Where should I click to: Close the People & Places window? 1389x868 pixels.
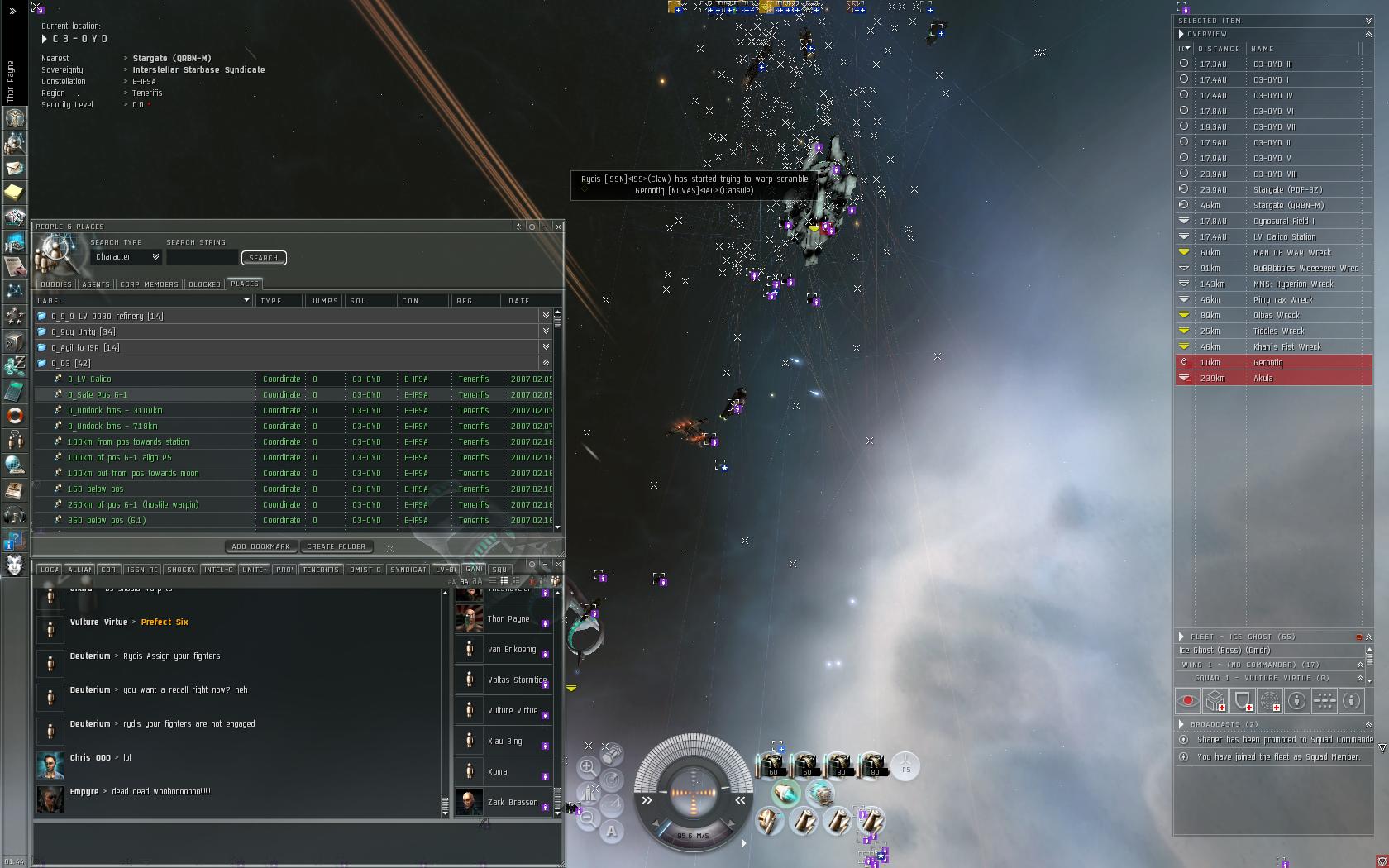pos(558,226)
